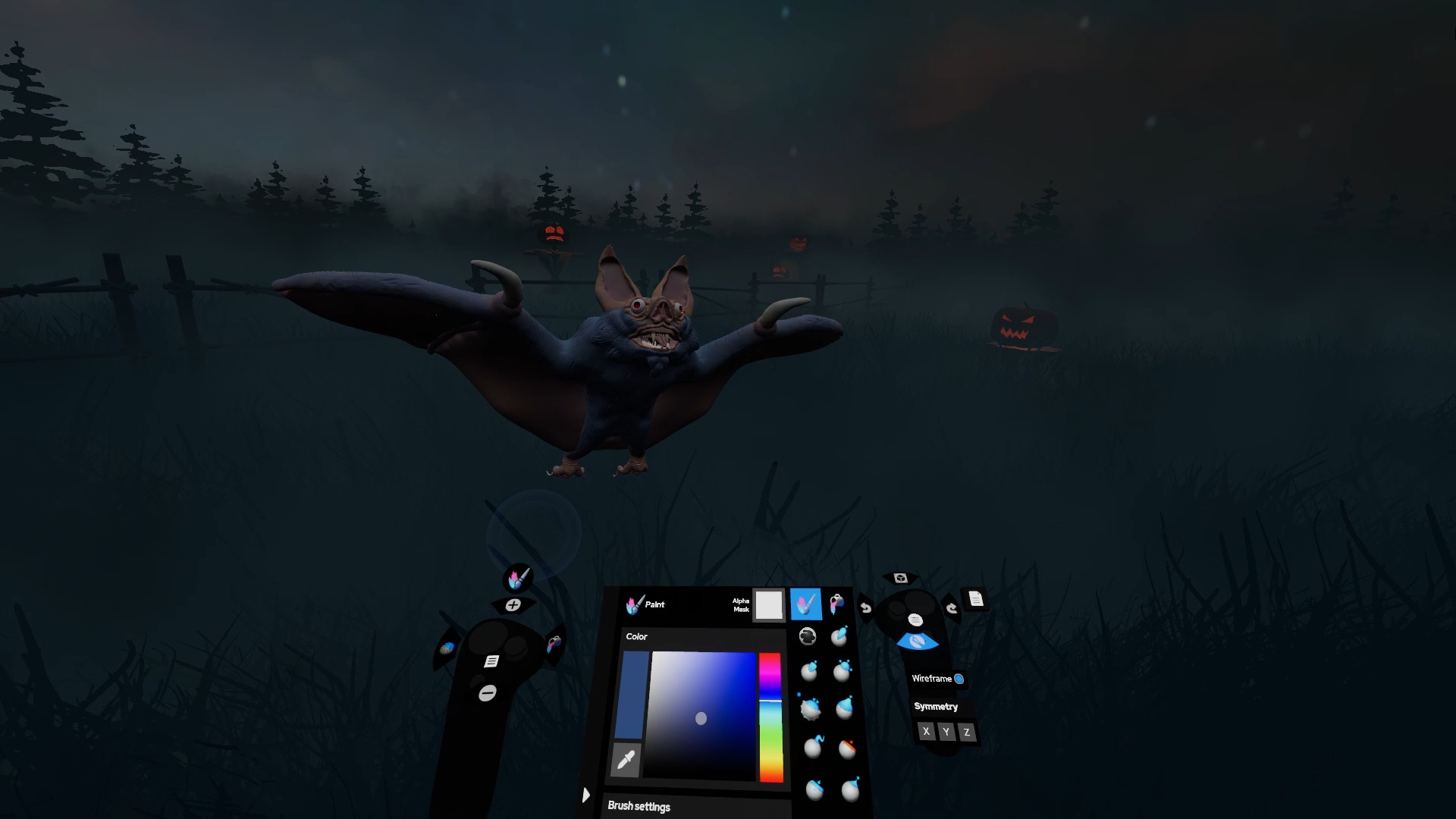
Task: Switch to the Paint panel header
Action: [645, 604]
